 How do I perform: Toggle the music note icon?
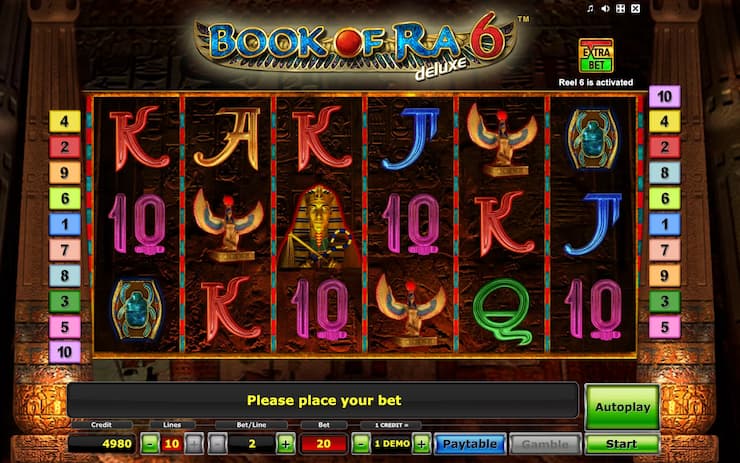tap(591, 9)
